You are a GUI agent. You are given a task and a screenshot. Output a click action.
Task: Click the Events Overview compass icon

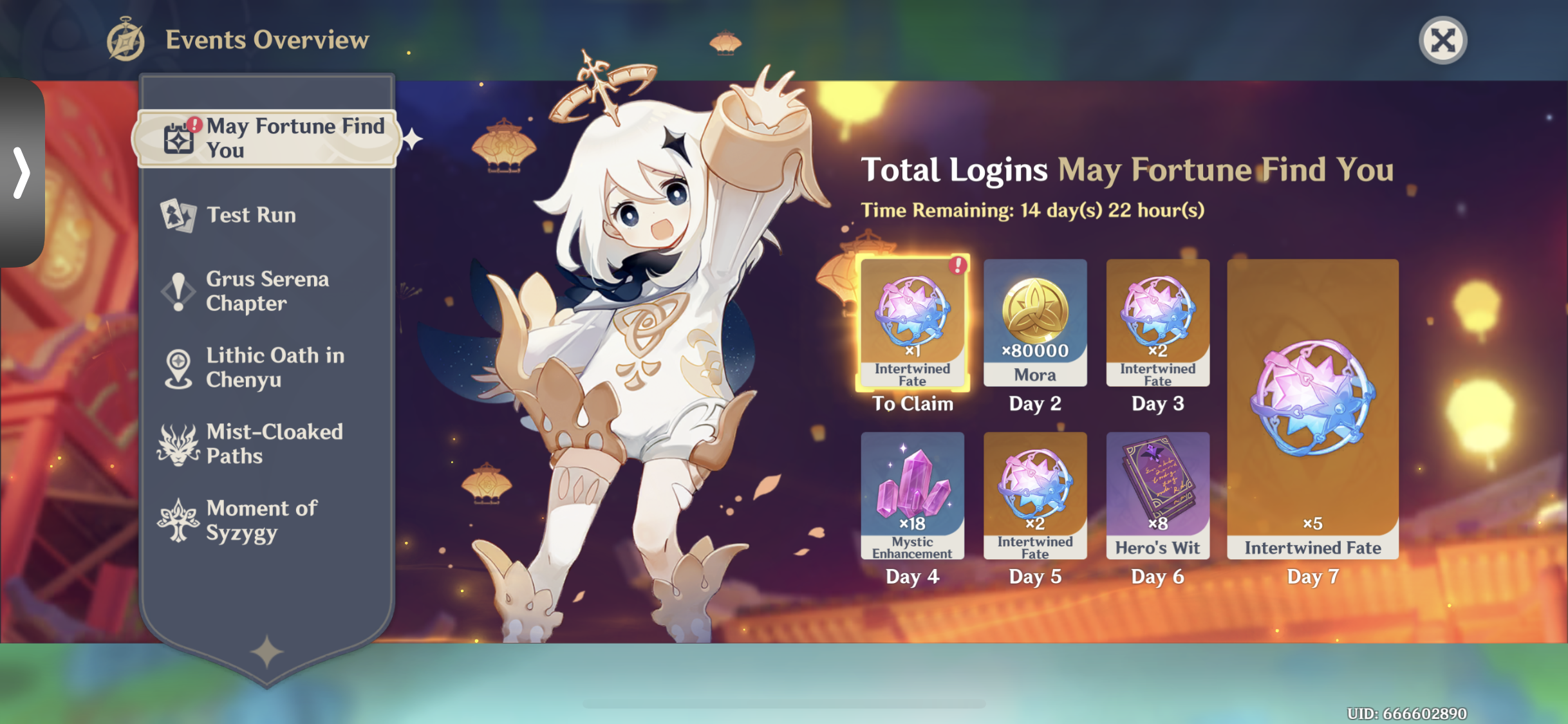point(126,40)
